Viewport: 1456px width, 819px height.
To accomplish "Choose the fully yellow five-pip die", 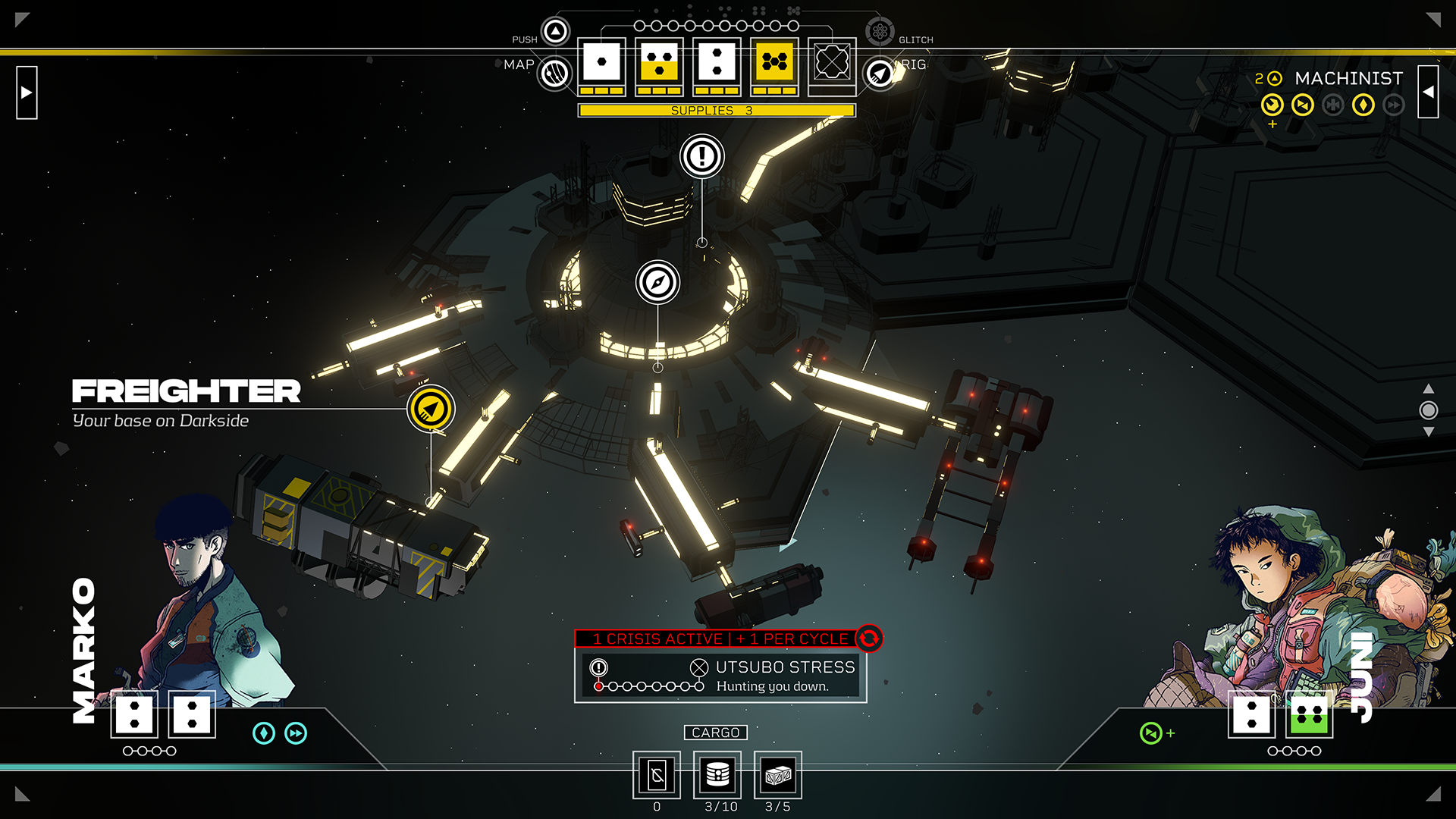I will coord(774,62).
